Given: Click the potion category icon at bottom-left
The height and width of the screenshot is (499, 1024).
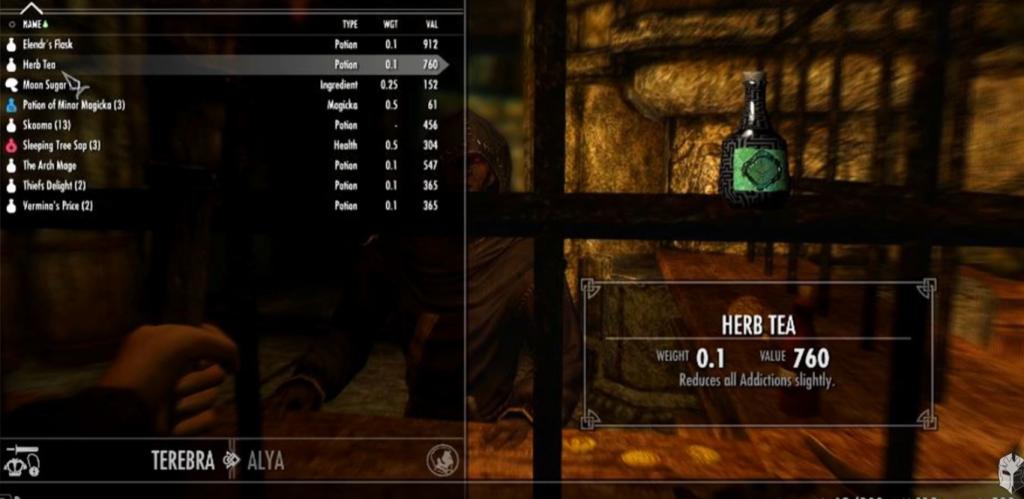Looking at the screenshot, I should pyautogui.click(x=21, y=460).
